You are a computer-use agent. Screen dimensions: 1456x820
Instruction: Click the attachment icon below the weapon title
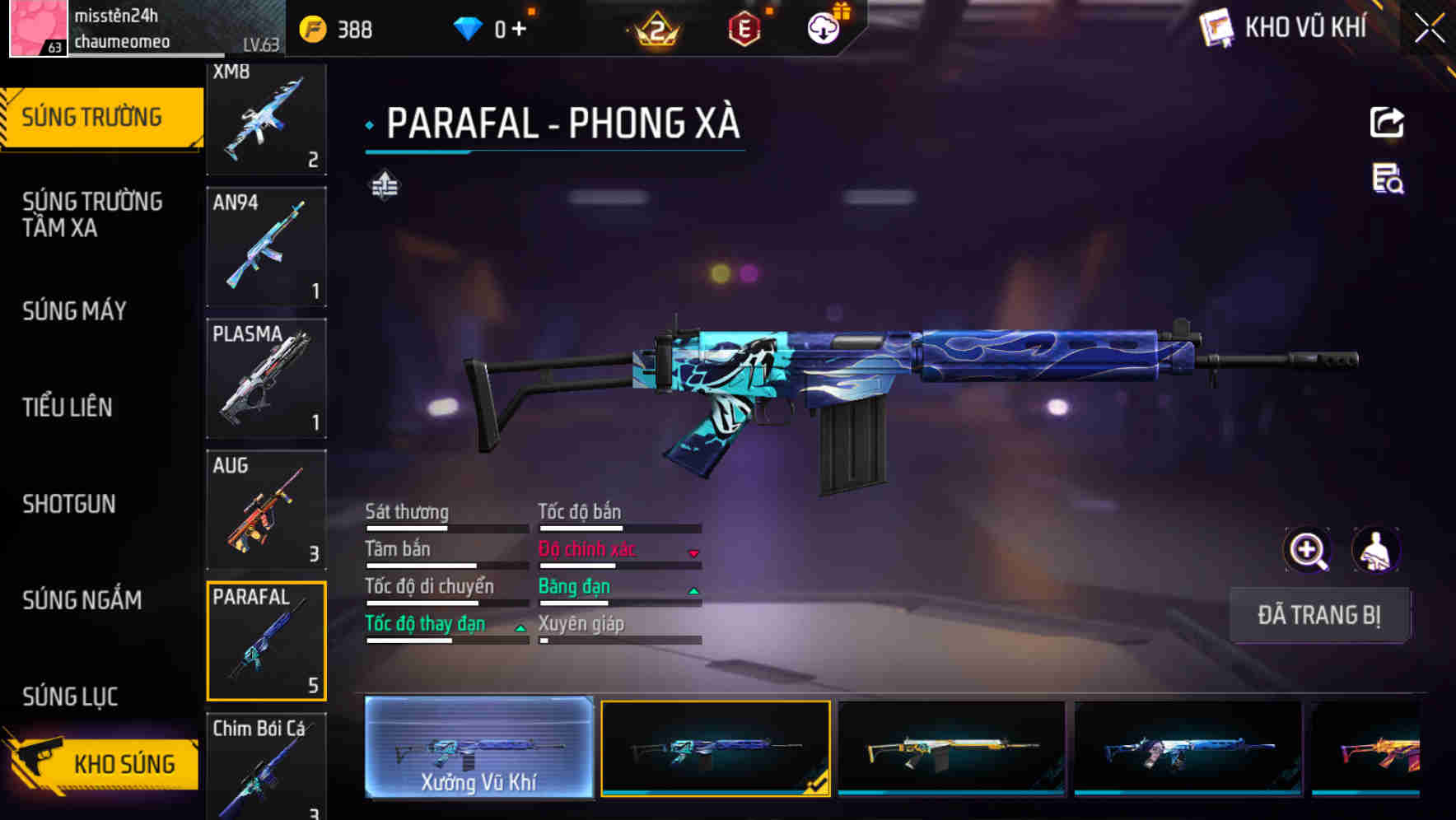click(385, 186)
